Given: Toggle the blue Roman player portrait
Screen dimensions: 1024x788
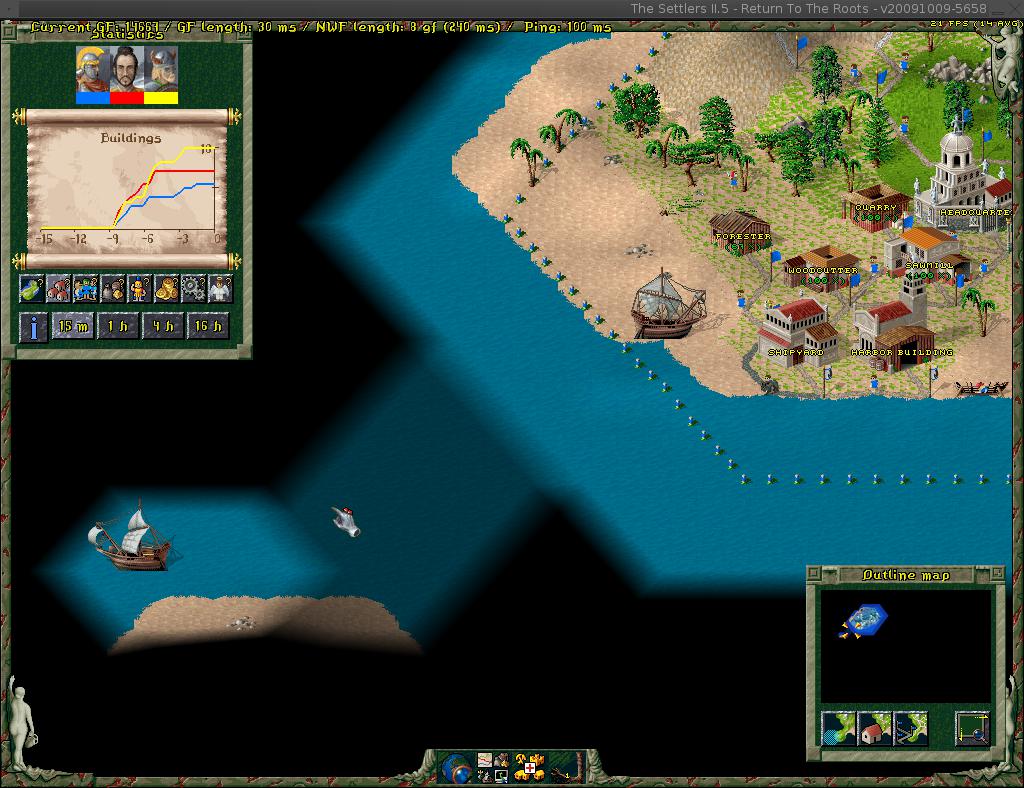Looking at the screenshot, I should click(92, 73).
